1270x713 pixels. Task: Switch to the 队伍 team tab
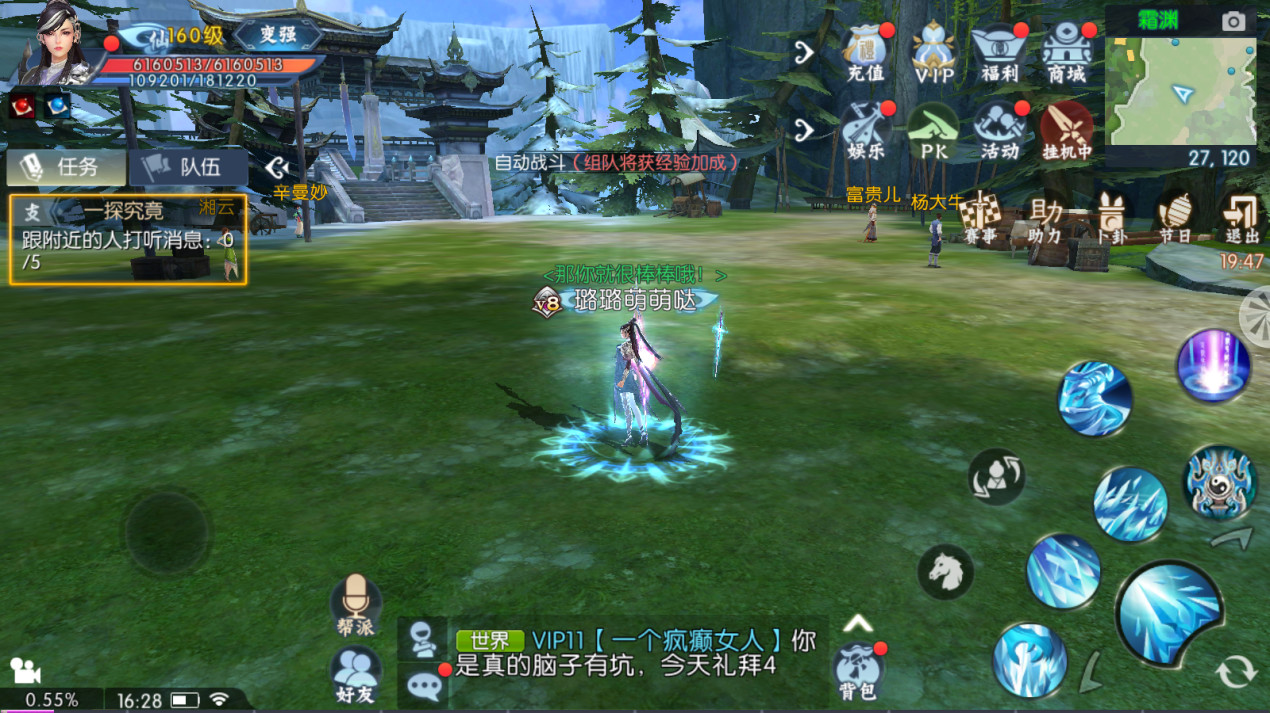(187, 167)
